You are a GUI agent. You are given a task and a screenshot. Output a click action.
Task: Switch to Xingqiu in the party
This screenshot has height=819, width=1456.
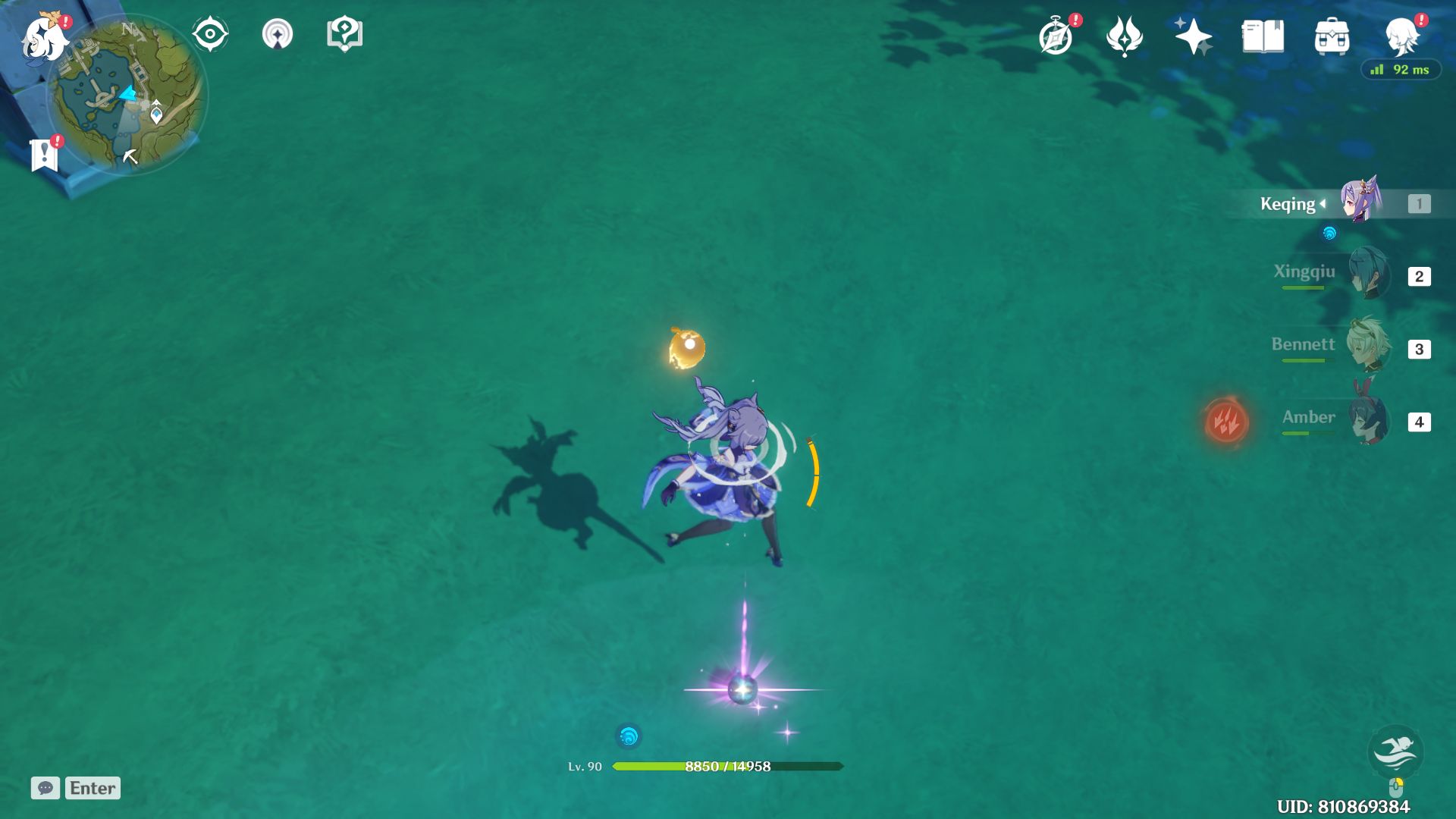click(1367, 275)
